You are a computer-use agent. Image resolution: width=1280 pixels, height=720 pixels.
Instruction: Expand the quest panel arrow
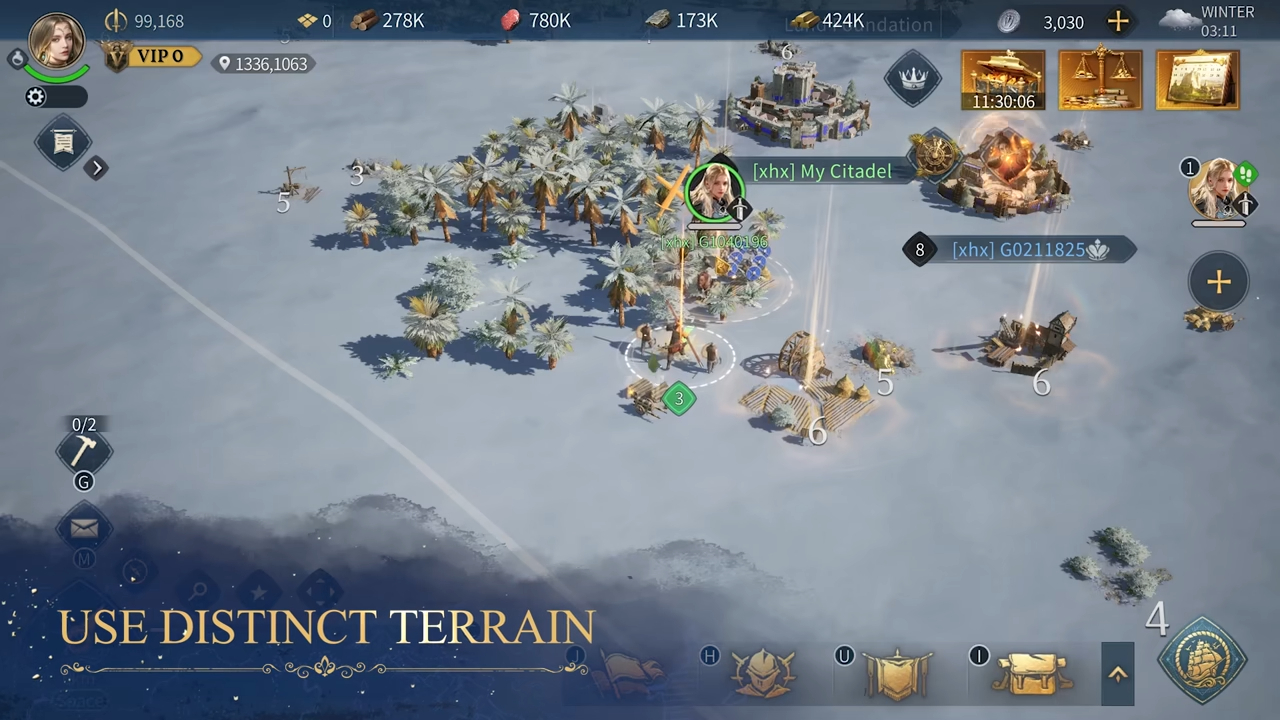pyautogui.click(x=96, y=168)
